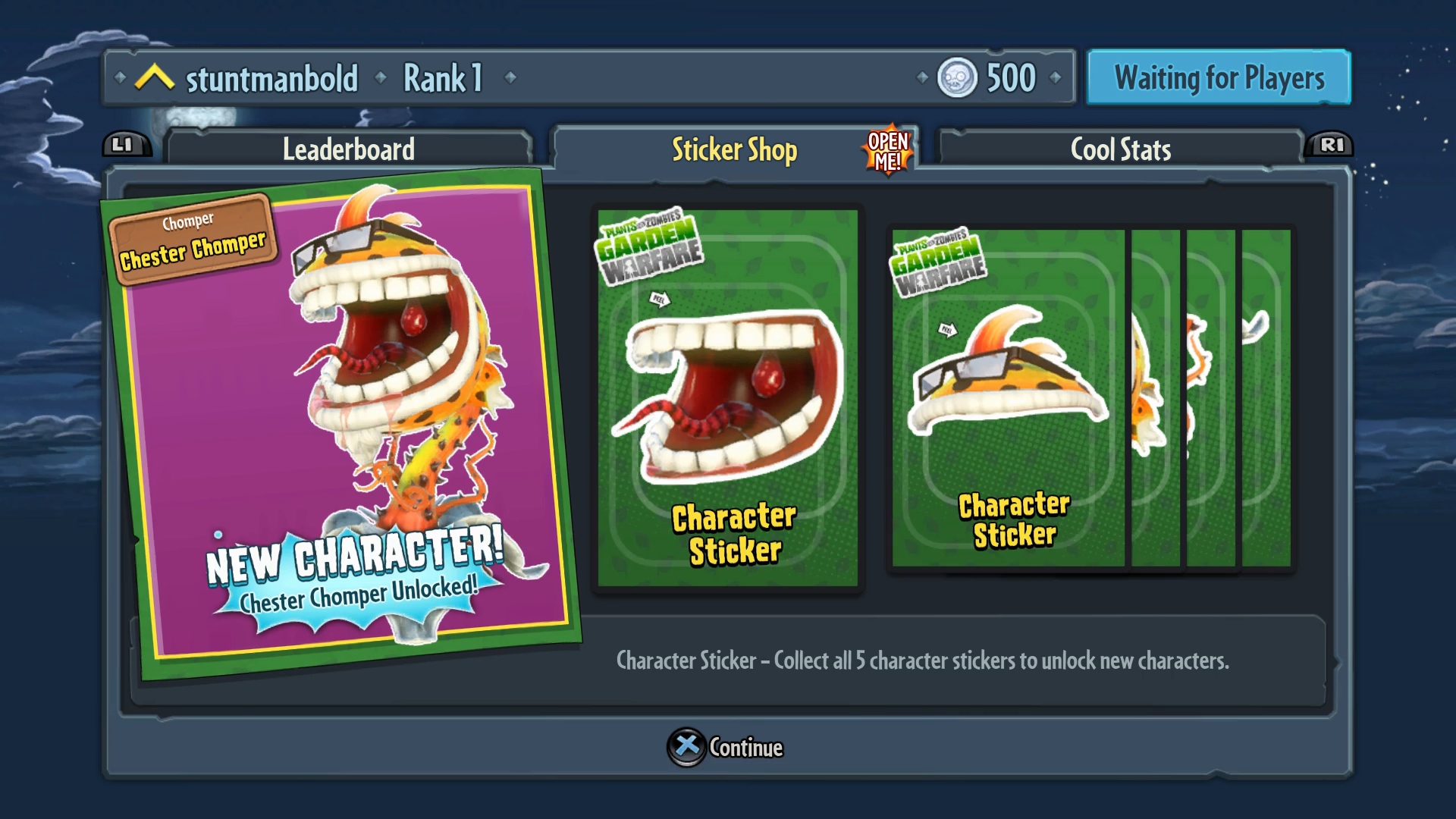Open the Sticker Shop tab
The height and width of the screenshot is (819, 1456).
(733, 150)
